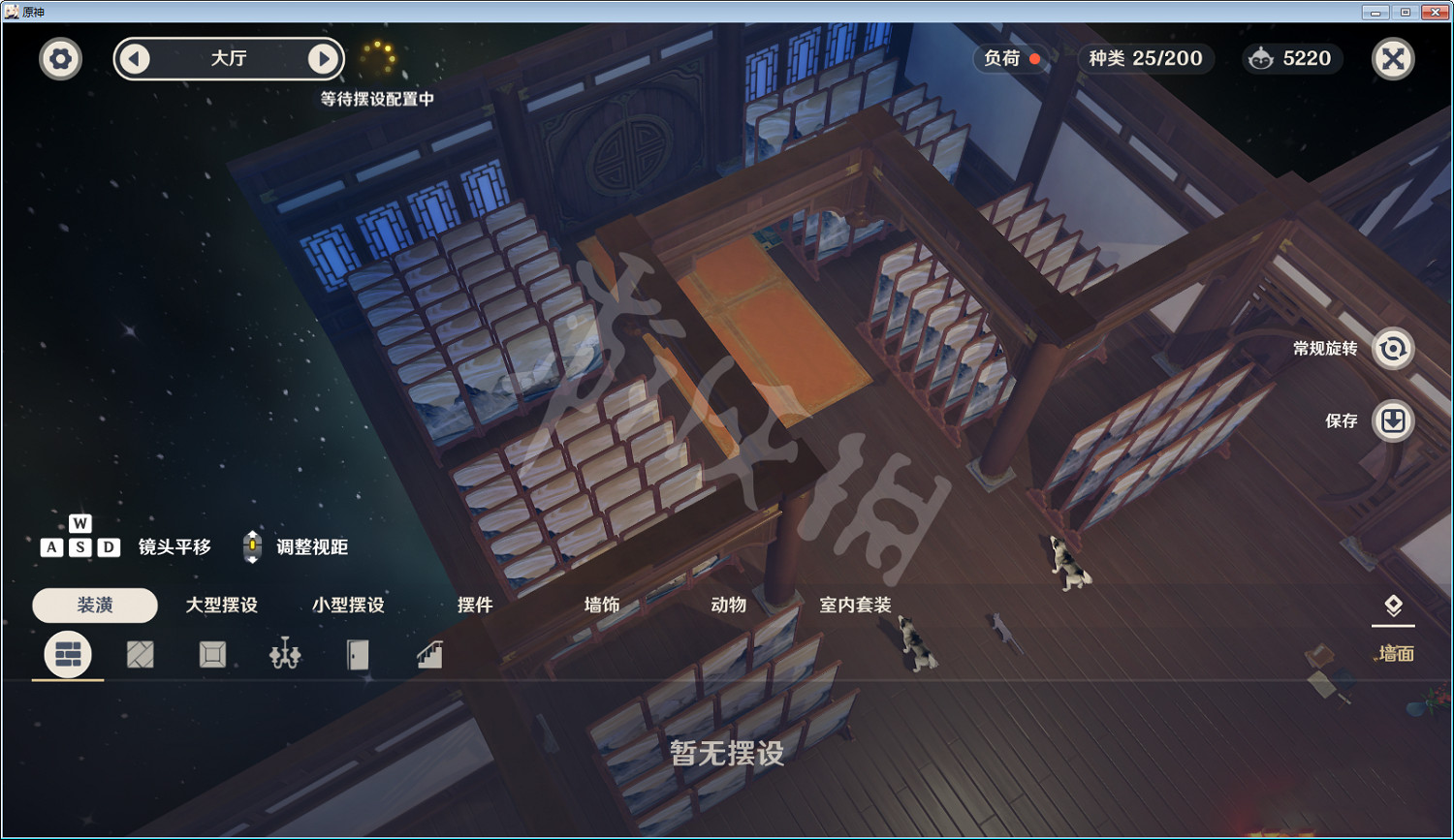Select the floor tile decoration icon
1454x840 pixels.
click(x=139, y=654)
